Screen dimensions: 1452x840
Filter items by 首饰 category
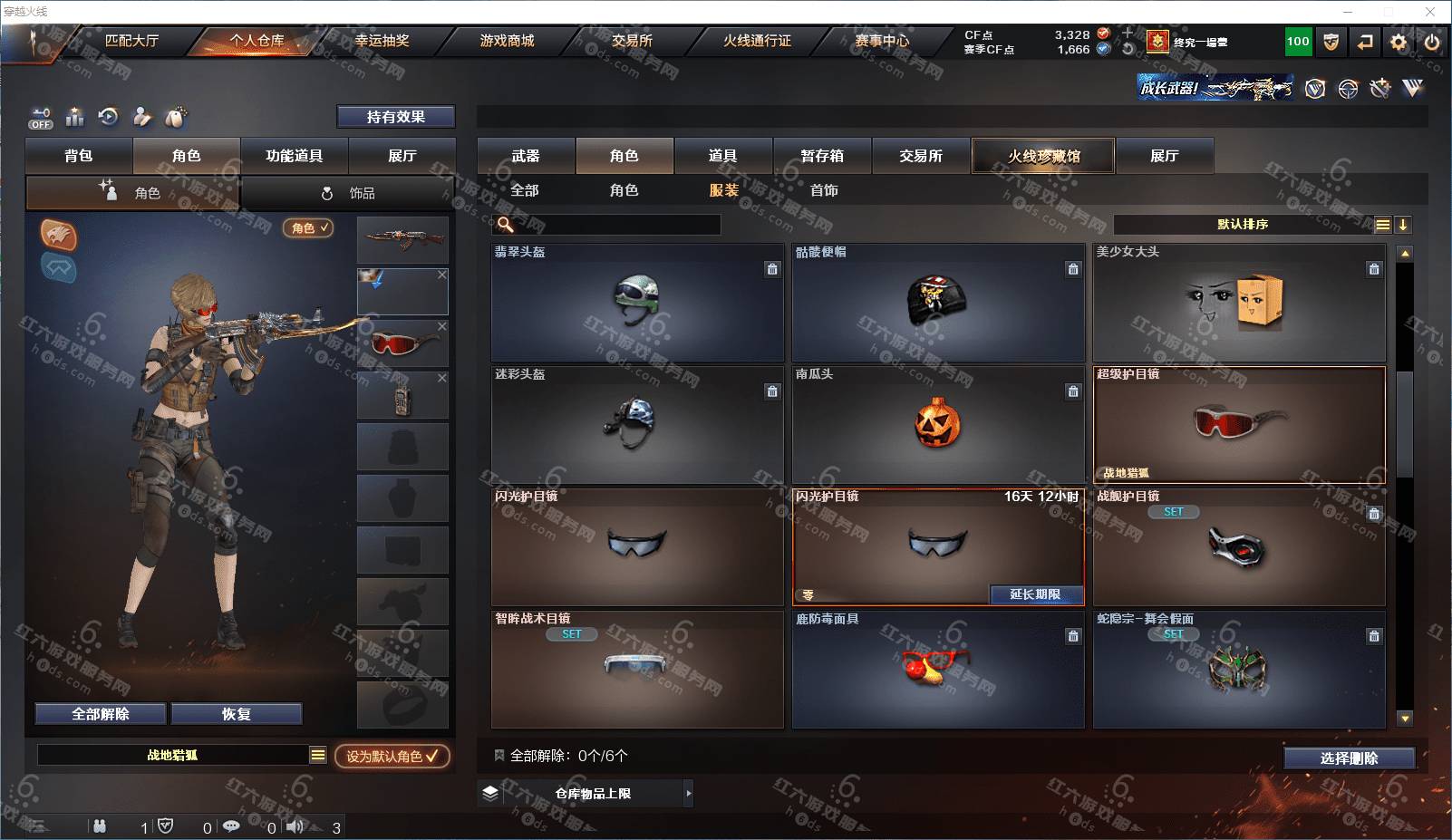click(824, 190)
